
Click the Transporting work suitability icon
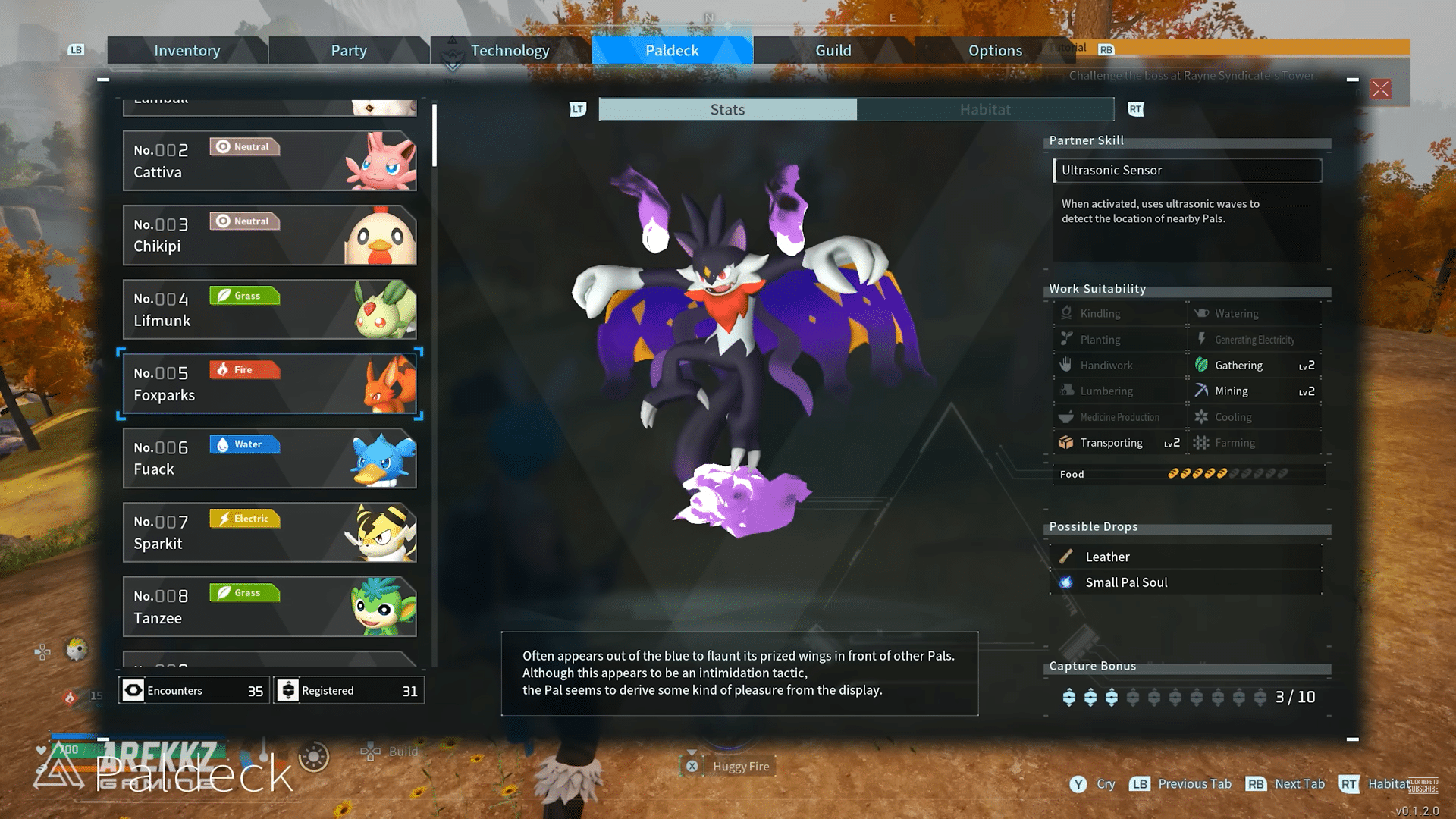[1068, 442]
